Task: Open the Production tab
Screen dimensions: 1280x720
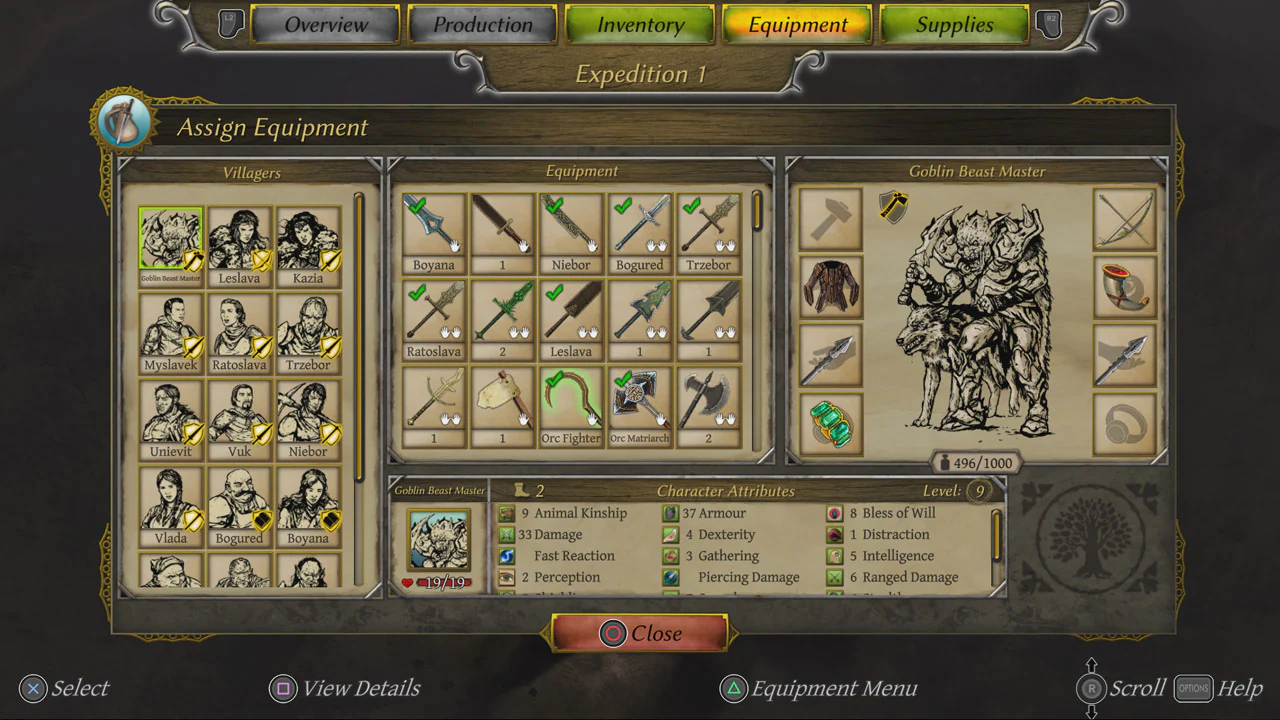Action: tap(482, 24)
